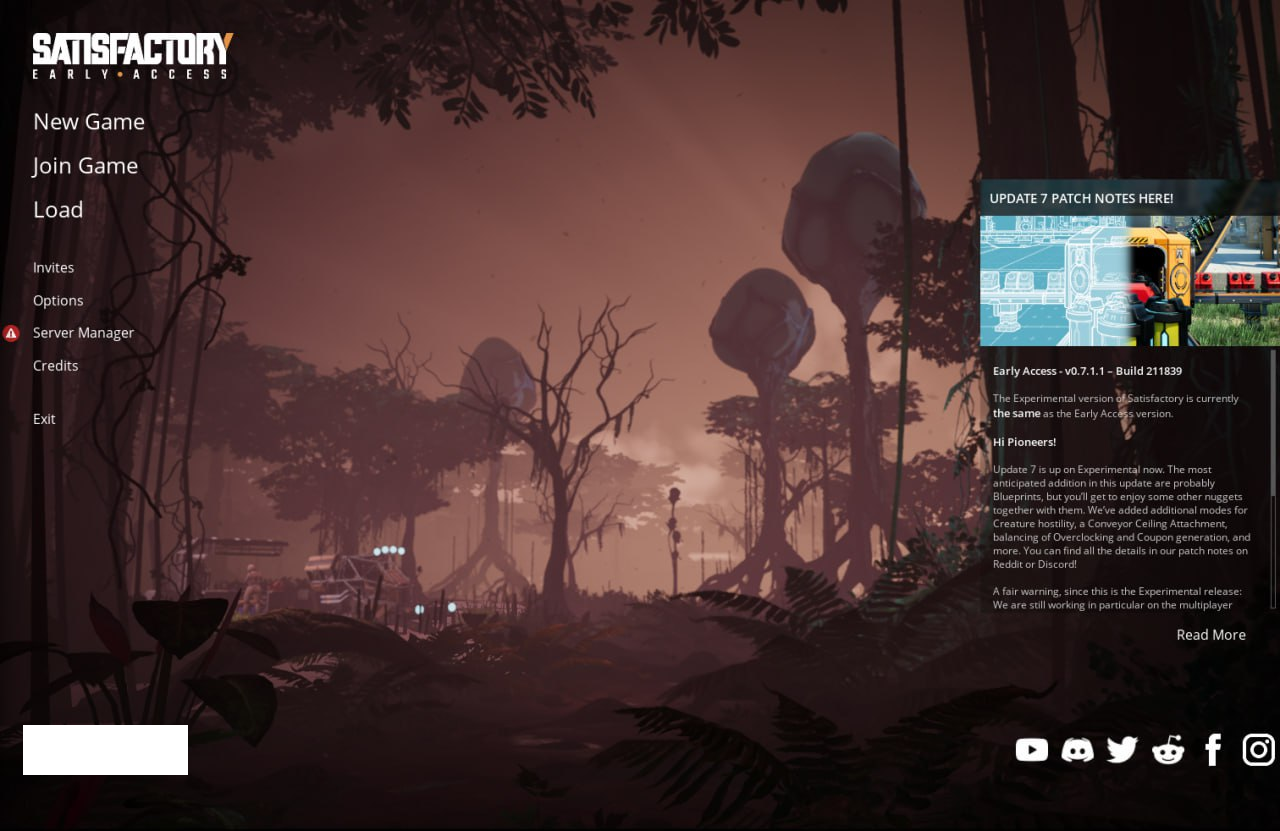Viewport: 1280px width, 831px height.
Task: Select Load from the main menu
Action: point(58,210)
